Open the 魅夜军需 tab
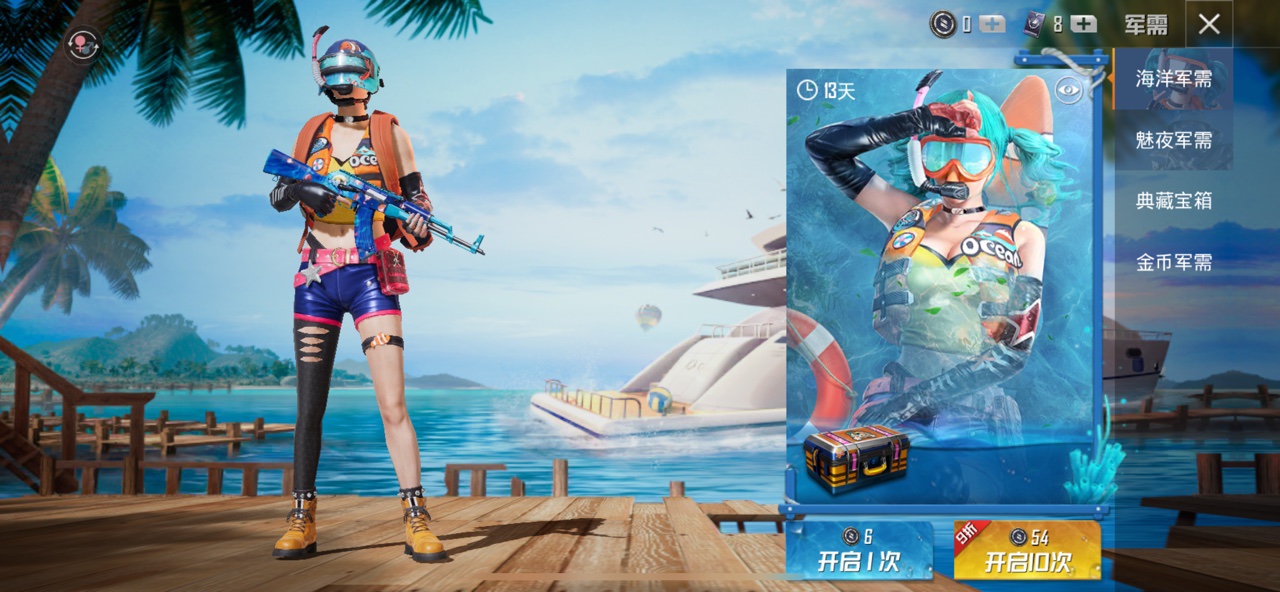 tap(1173, 140)
